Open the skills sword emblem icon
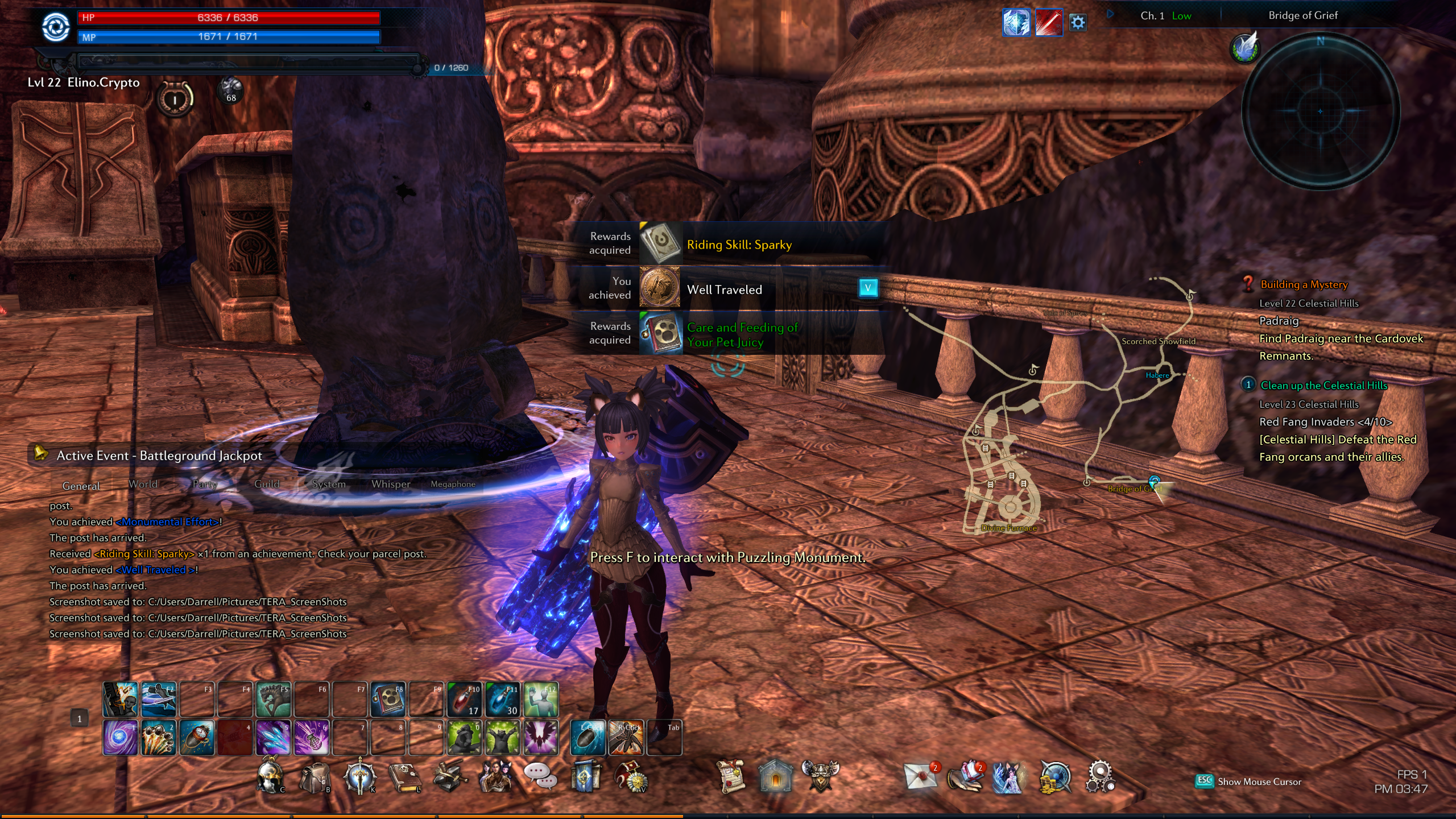 tap(359, 777)
